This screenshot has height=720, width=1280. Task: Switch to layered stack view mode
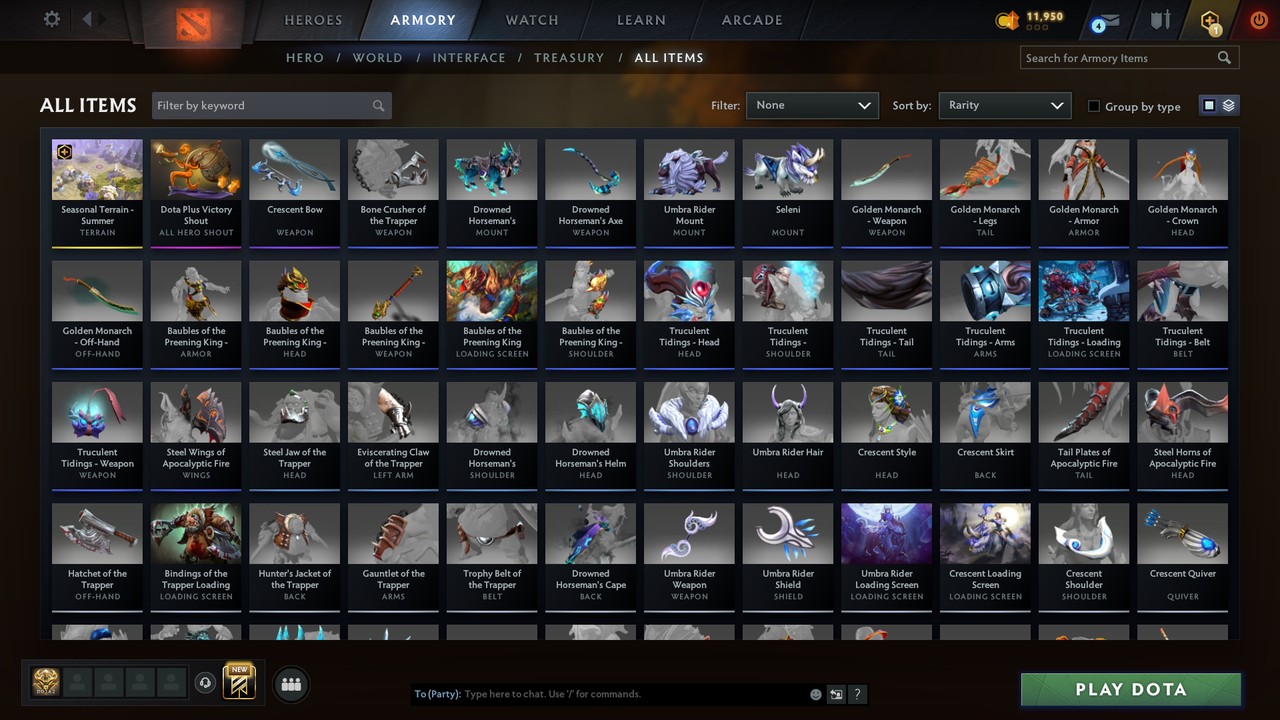coord(1227,104)
